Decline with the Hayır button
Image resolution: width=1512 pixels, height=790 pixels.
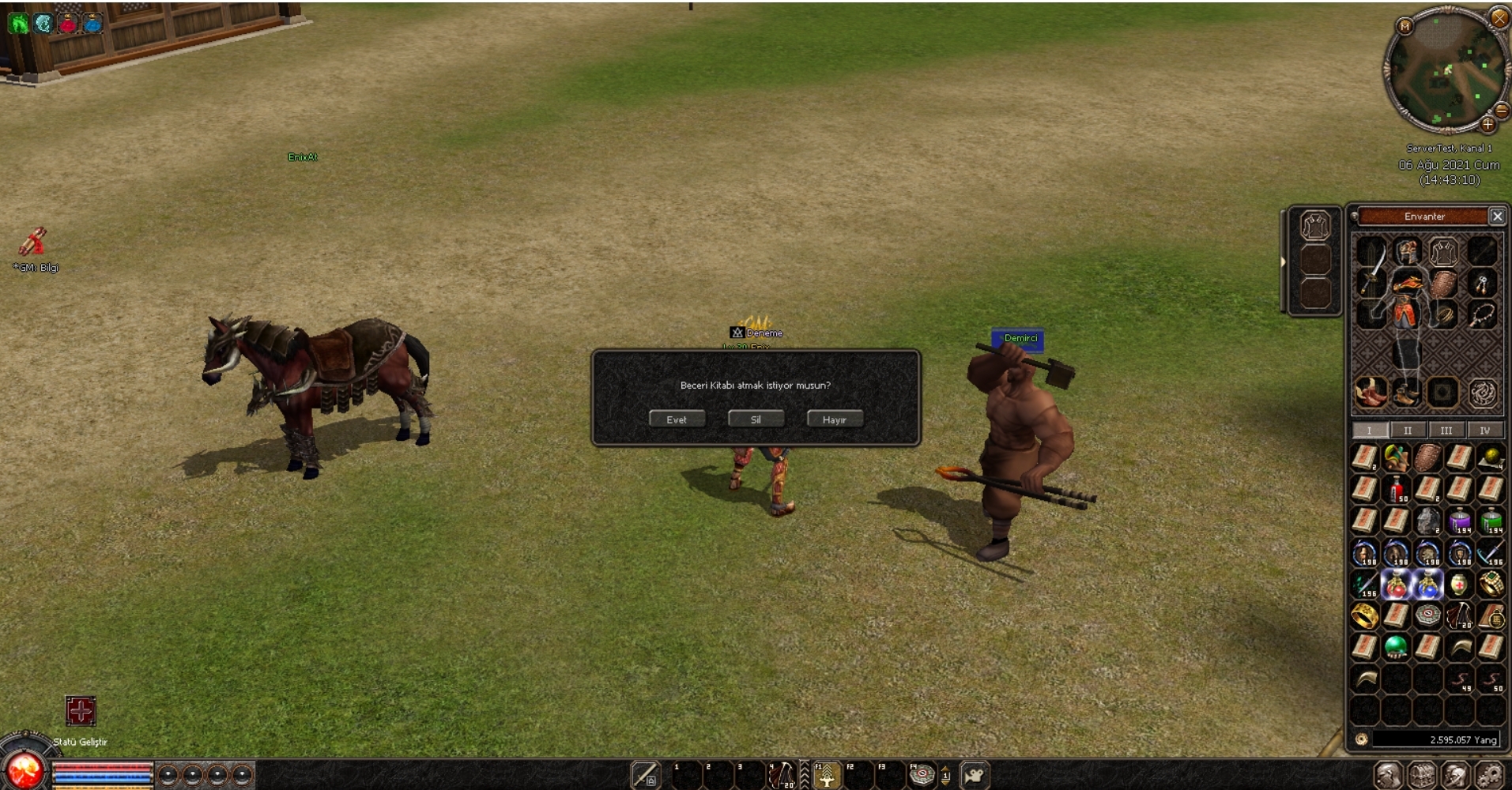[834, 419]
